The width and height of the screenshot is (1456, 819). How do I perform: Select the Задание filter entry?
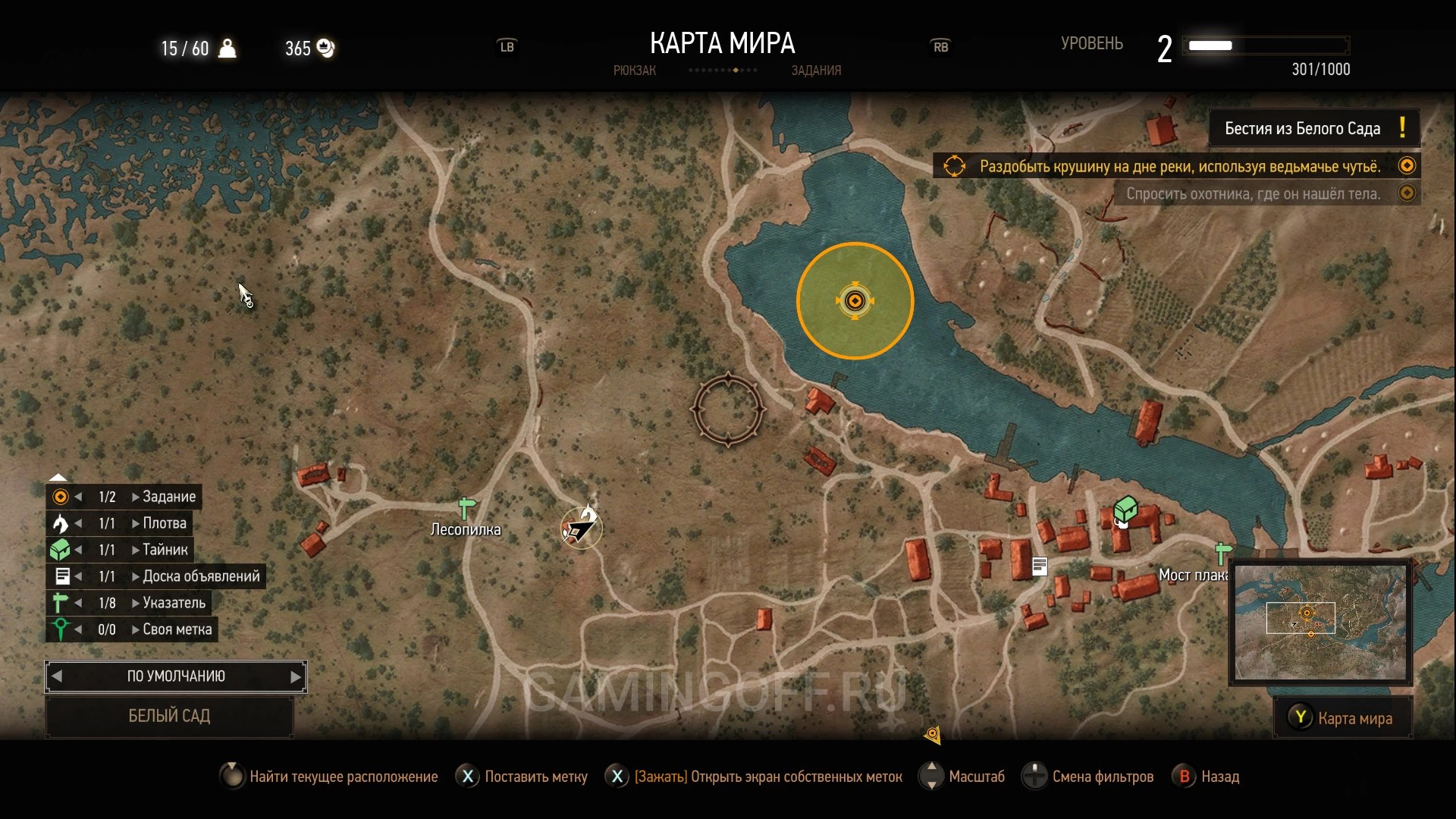168,497
